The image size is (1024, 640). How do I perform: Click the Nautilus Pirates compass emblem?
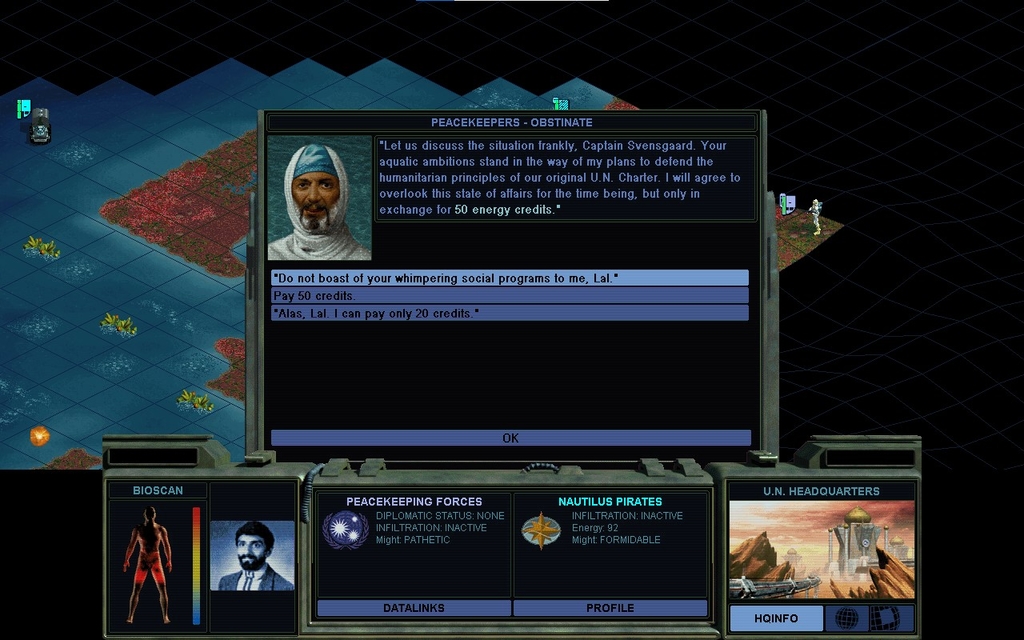click(x=541, y=530)
